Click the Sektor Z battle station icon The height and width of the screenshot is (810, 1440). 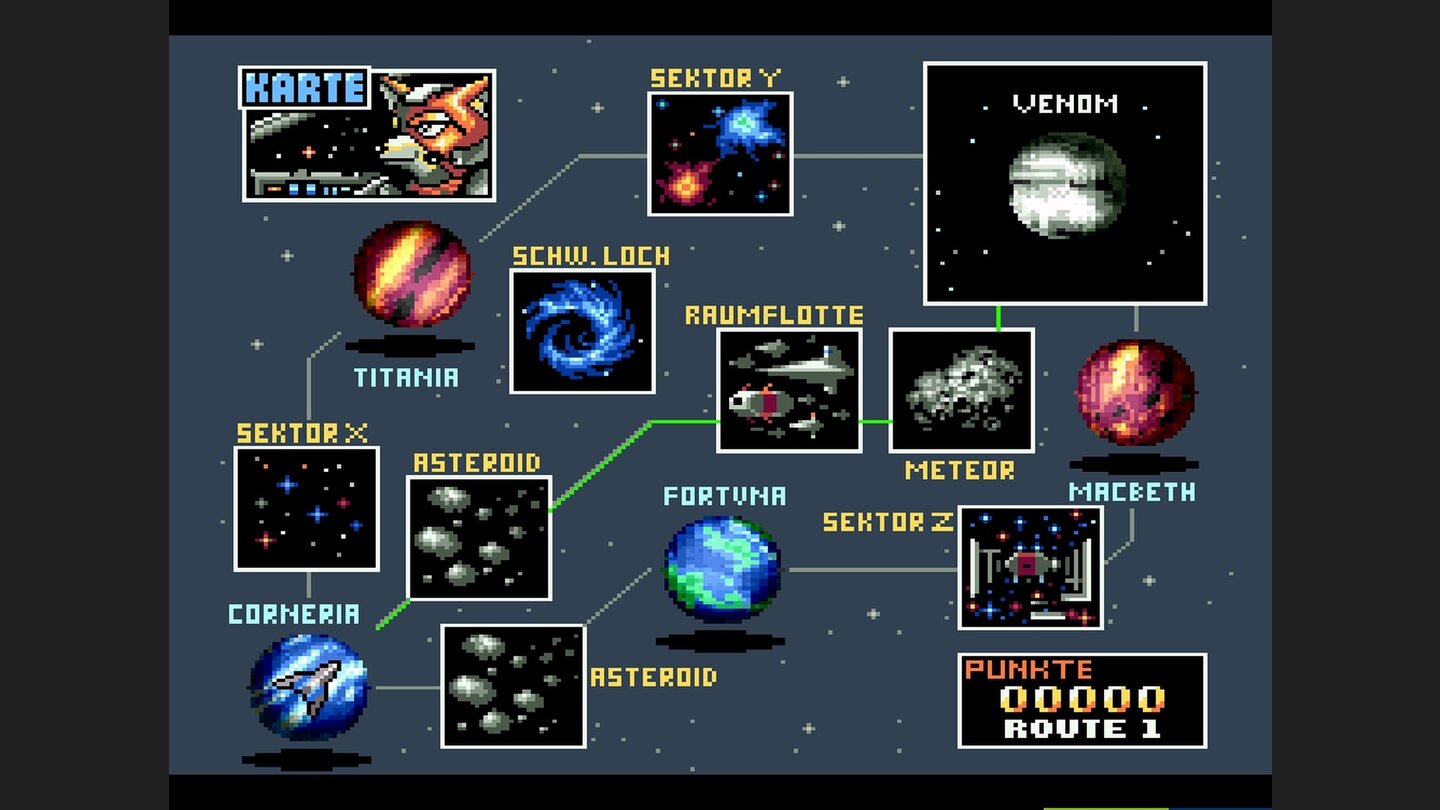(x=1030, y=570)
